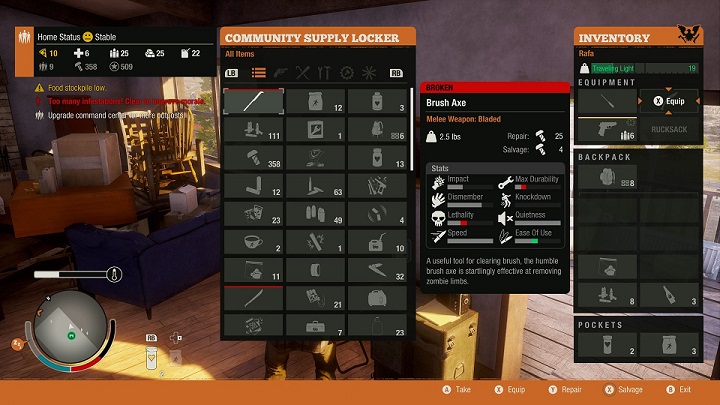Select the toolbox item with count 7

pyautogui.click(x=314, y=326)
